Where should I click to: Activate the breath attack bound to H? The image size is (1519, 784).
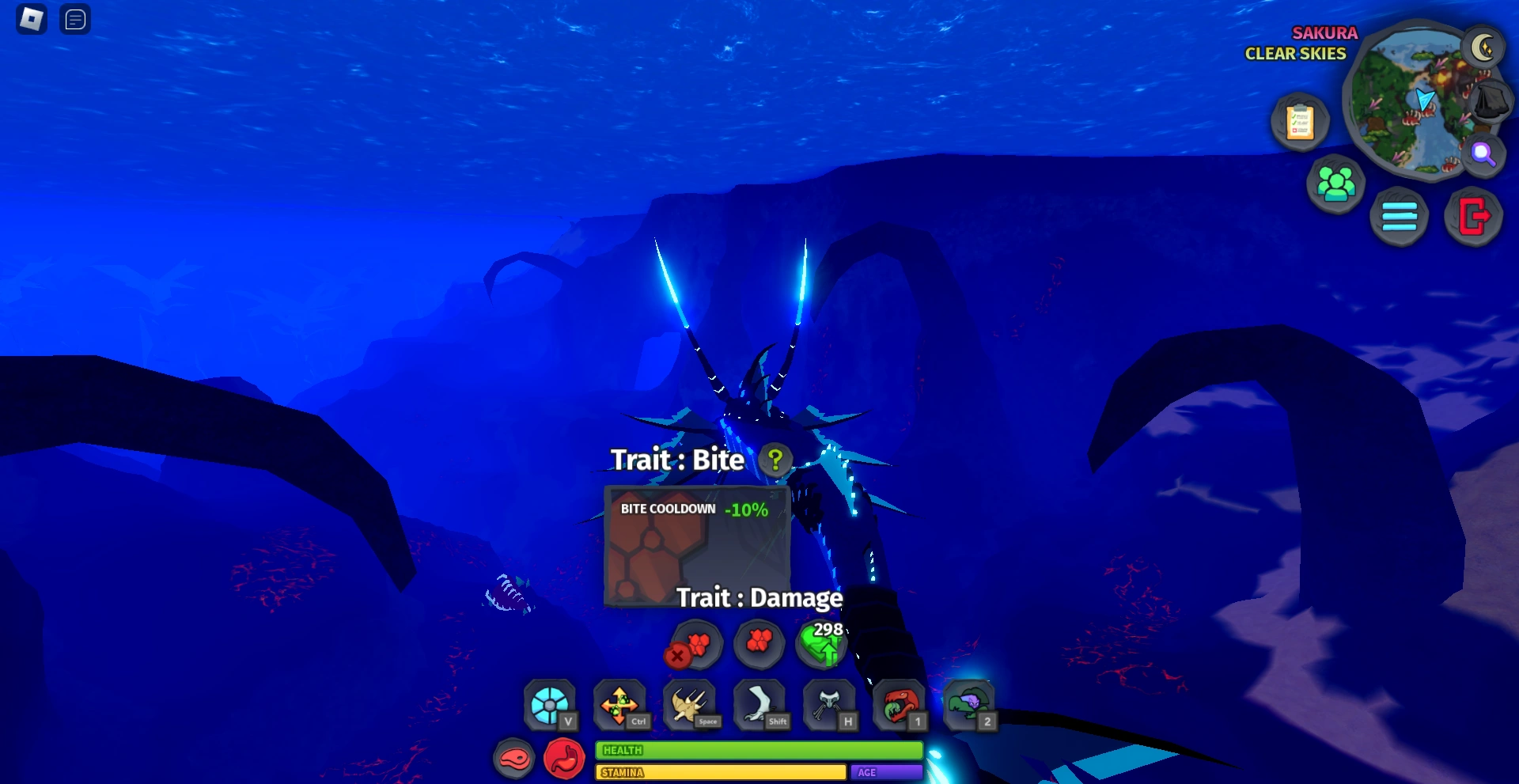click(x=828, y=703)
